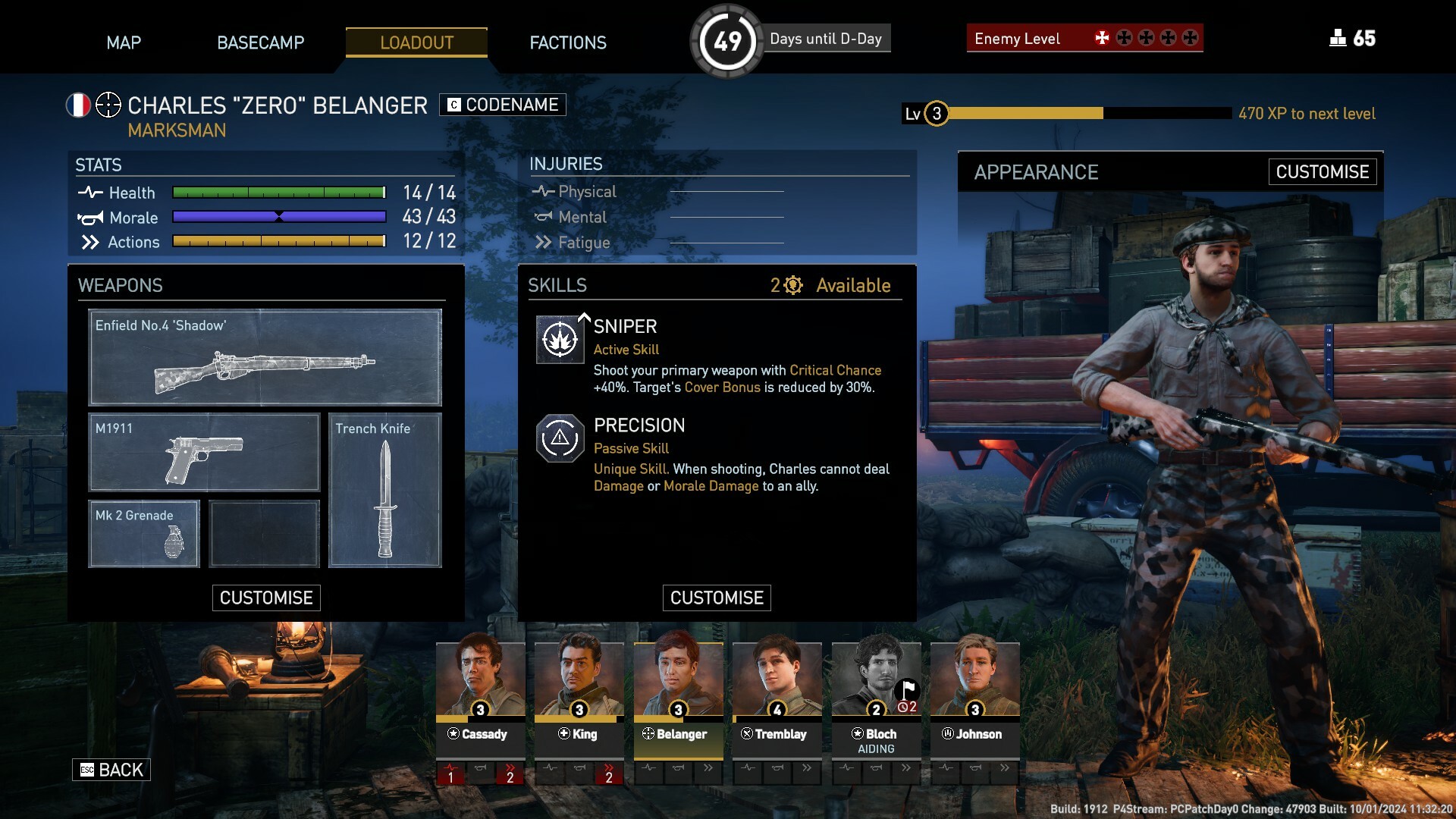Click the SNIPER active skill icon
Screen dimensions: 1456x819
pyautogui.click(x=560, y=340)
